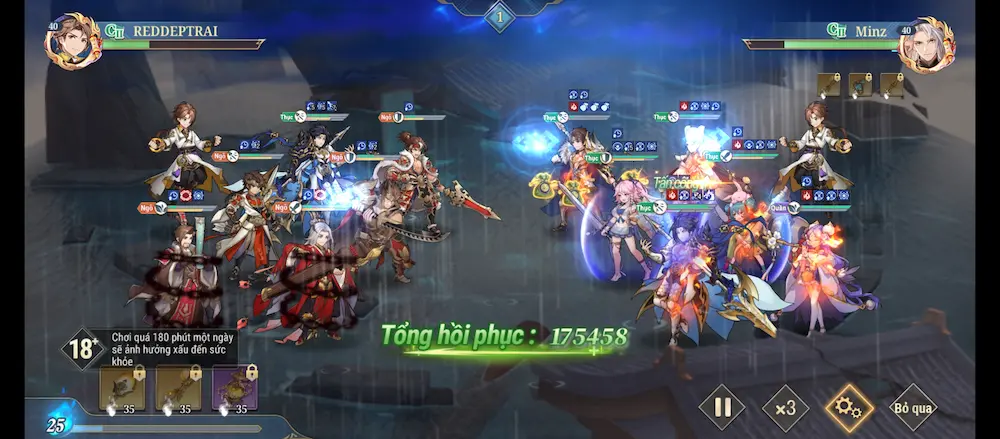Select the locked purple artifact skill slot
The width and height of the screenshot is (1000, 439).
click(232, 389)
